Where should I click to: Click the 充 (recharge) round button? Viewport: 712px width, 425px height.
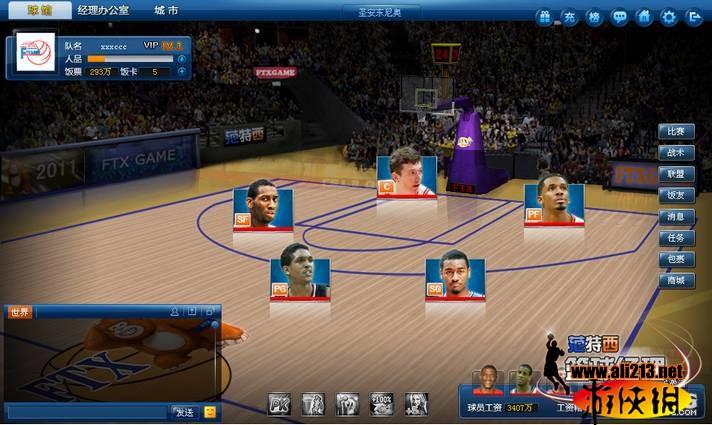coord(570,17)
